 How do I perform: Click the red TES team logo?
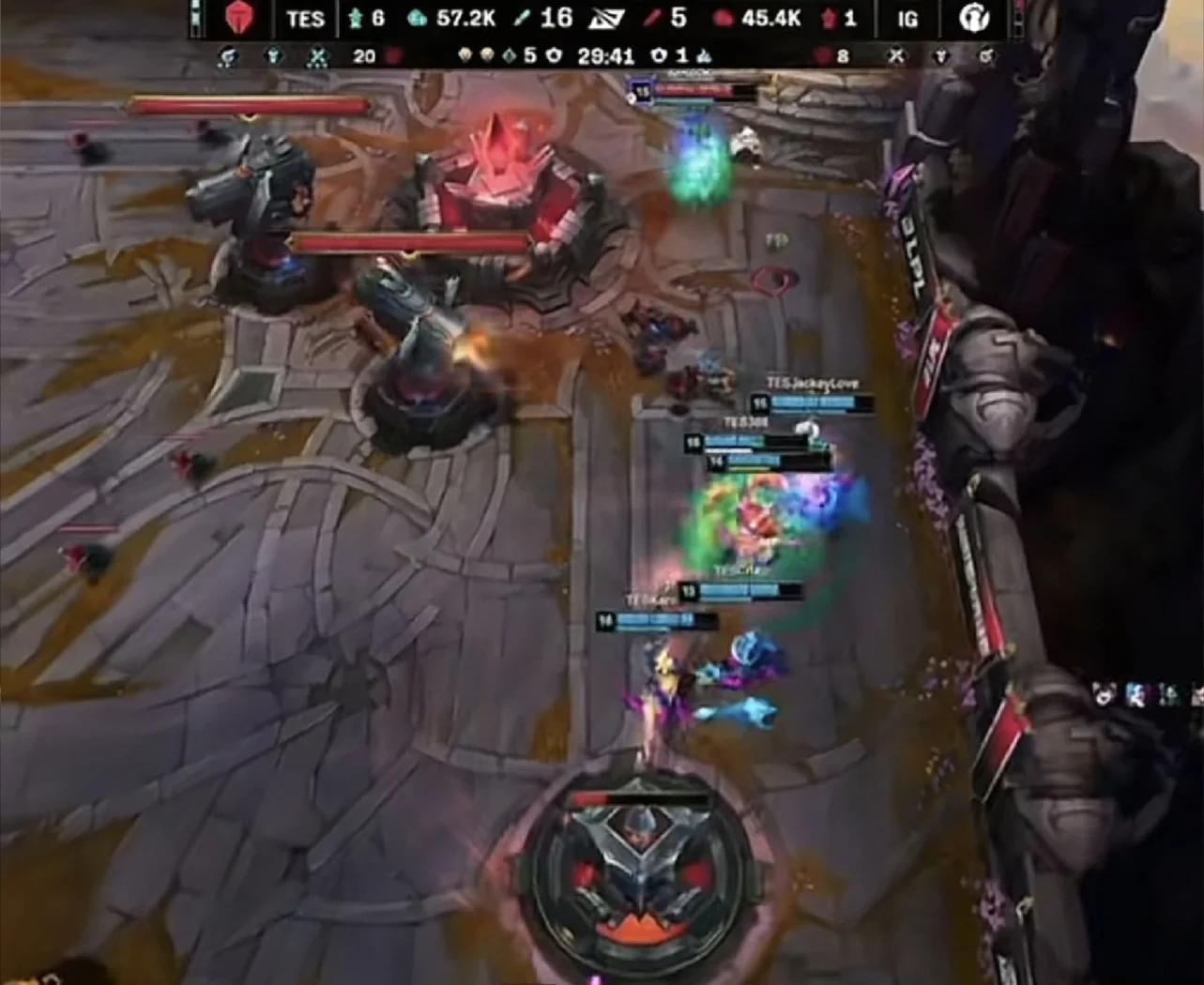(x=240, y=19)
